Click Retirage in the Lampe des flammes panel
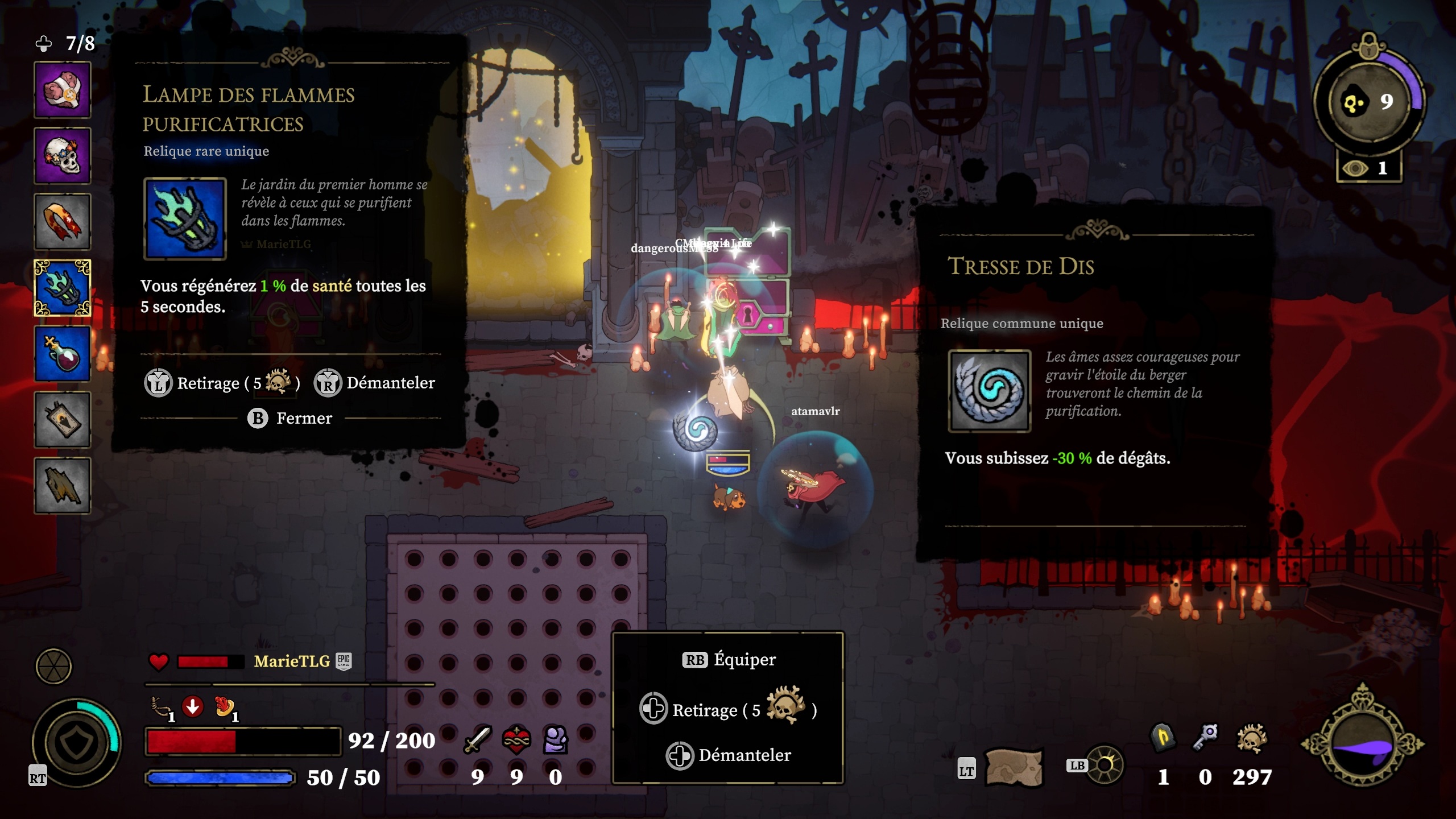Viewport: 1456px width, 819px height. click(222, 383)
